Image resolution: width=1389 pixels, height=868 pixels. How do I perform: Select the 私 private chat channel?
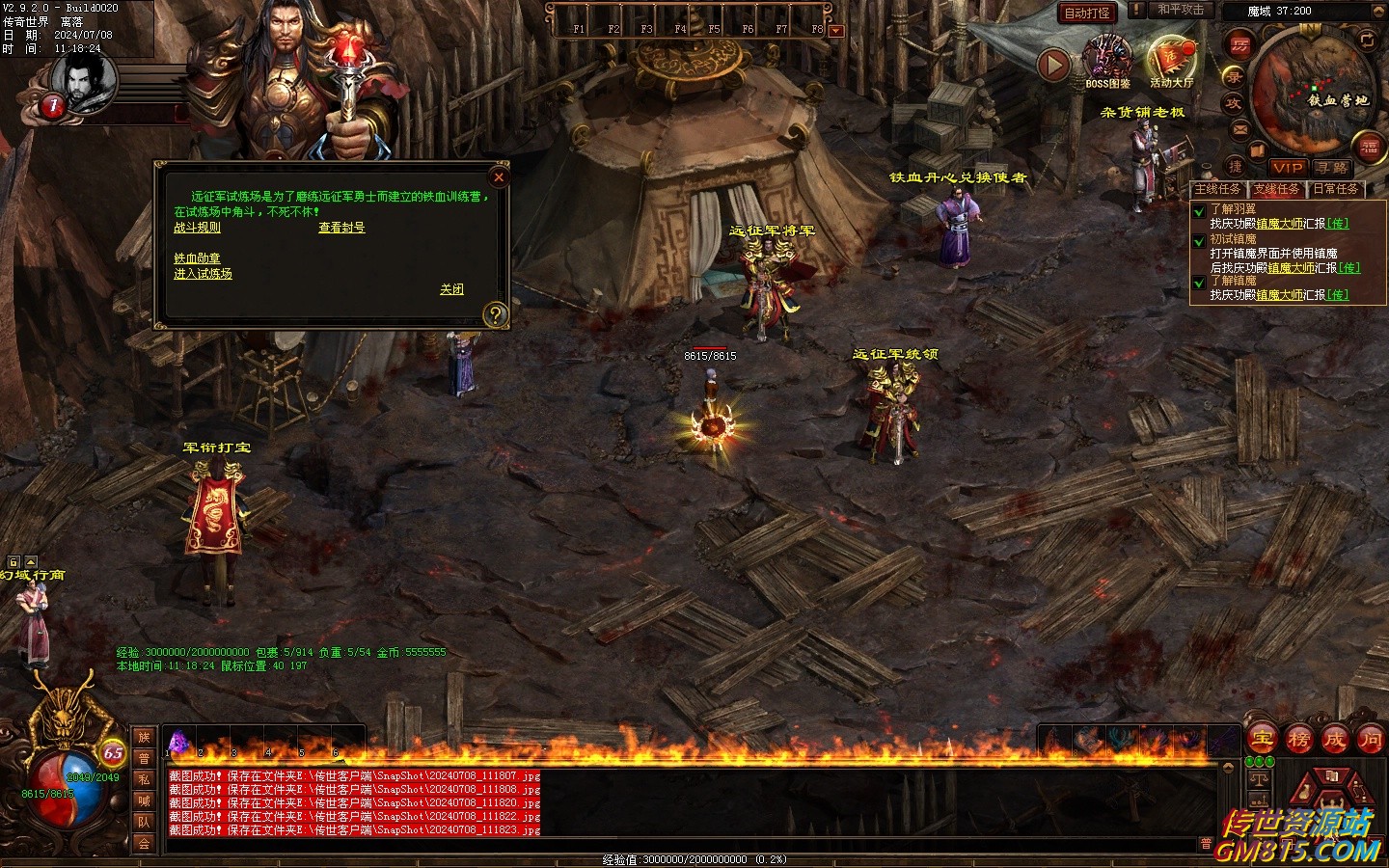click(x=144, y=779)
